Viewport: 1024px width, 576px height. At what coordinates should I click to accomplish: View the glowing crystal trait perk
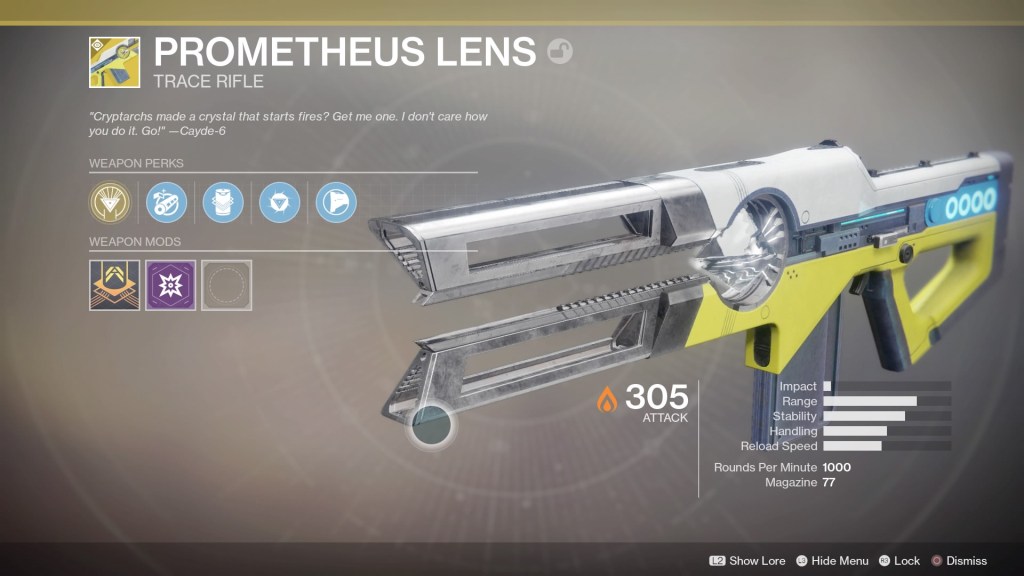click(x=279, y=203)
